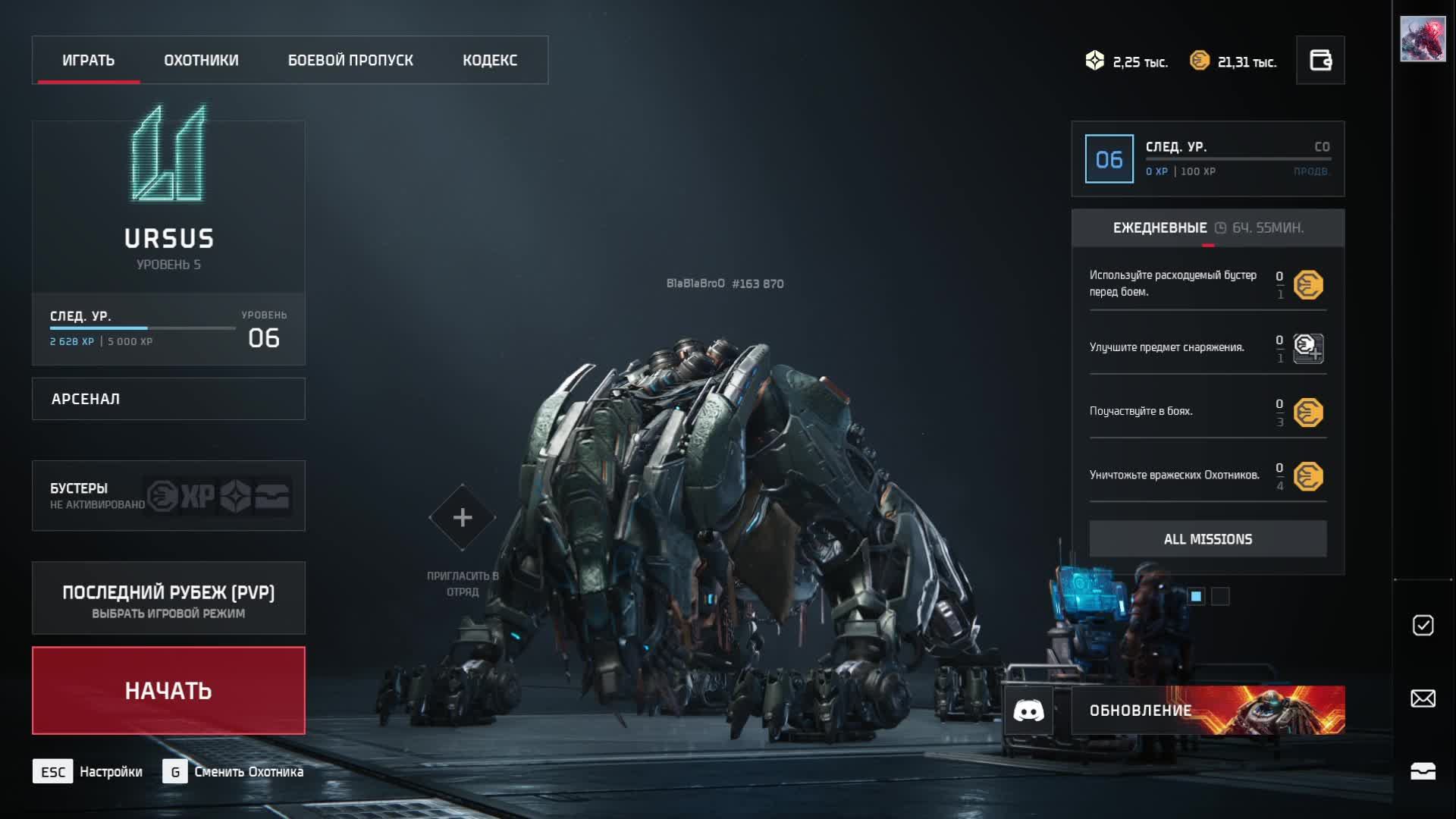Open the inbox tray icon
Viewport: 1456px width, 819px height.
[1423, 771]
